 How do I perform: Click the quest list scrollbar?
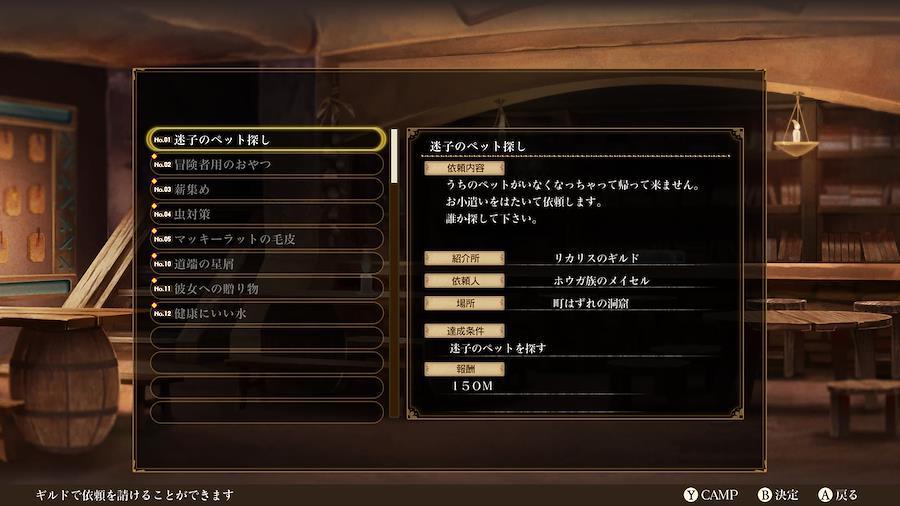pyautogui.click(x=395, y=272)
